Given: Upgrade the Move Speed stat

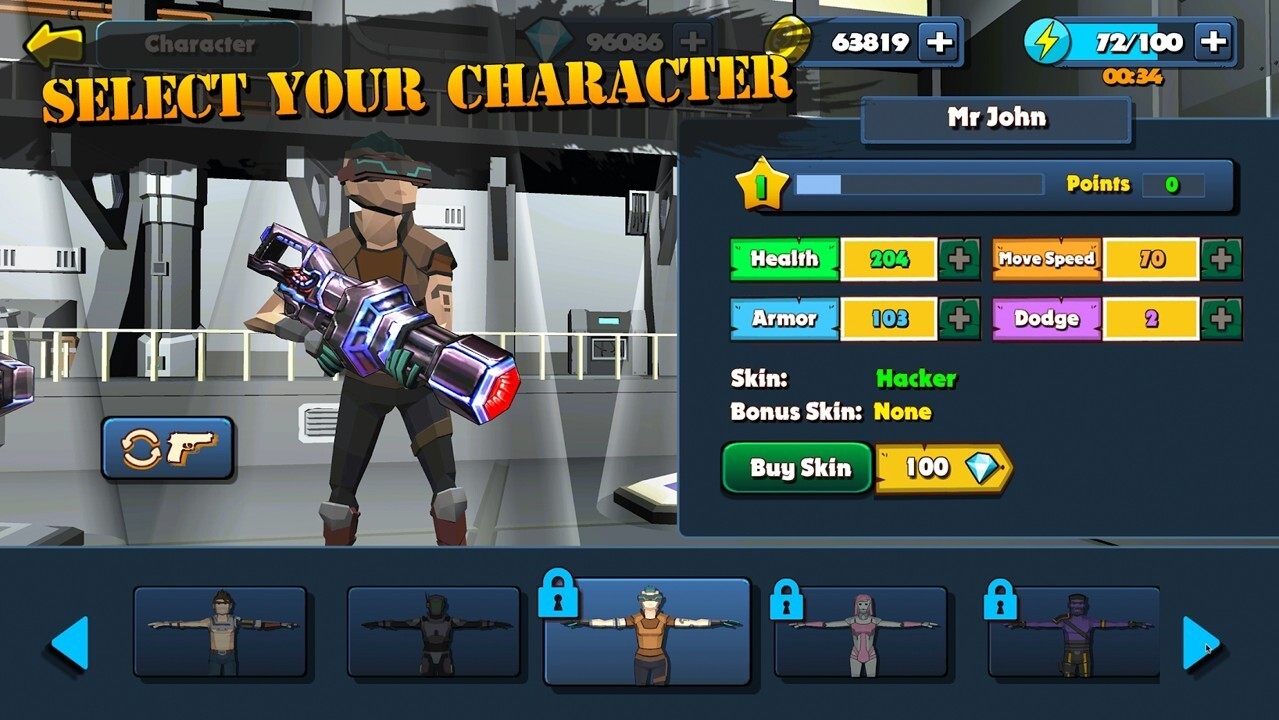Looking at the screenshot, I should pyautogui.click(x=1221, y=259).
